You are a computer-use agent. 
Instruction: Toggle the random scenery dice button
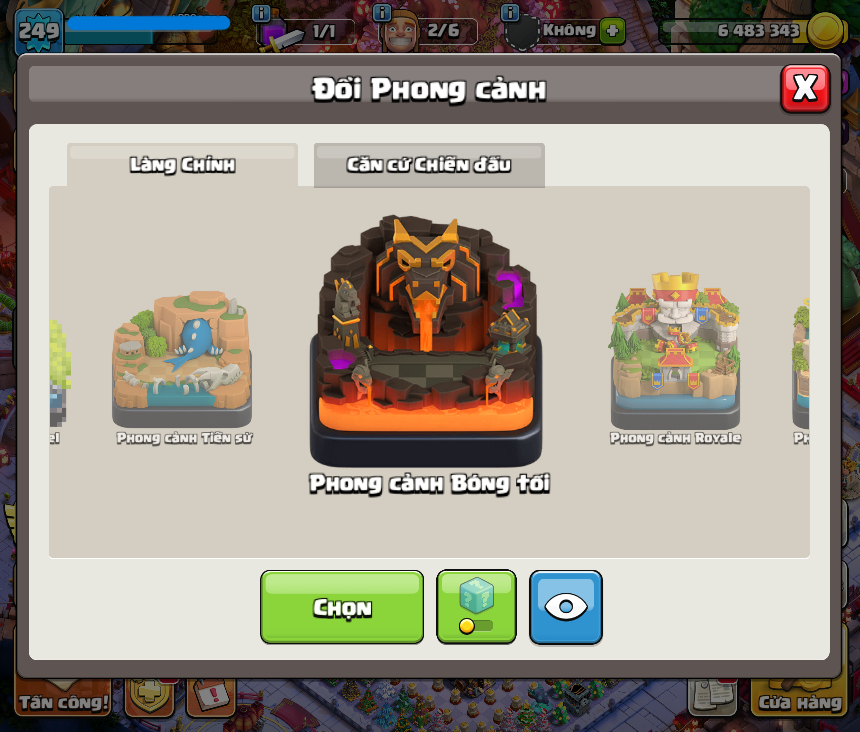(476, 607)
